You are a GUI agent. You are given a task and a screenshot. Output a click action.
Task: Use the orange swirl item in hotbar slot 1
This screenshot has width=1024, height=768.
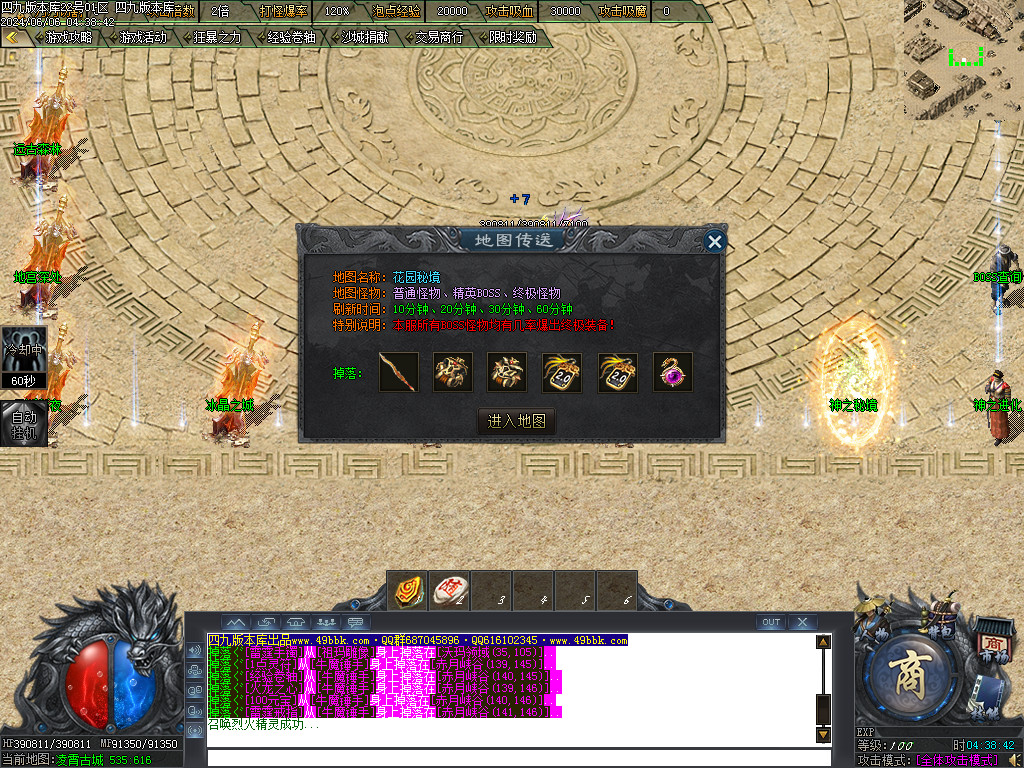[x=407, y=590]
